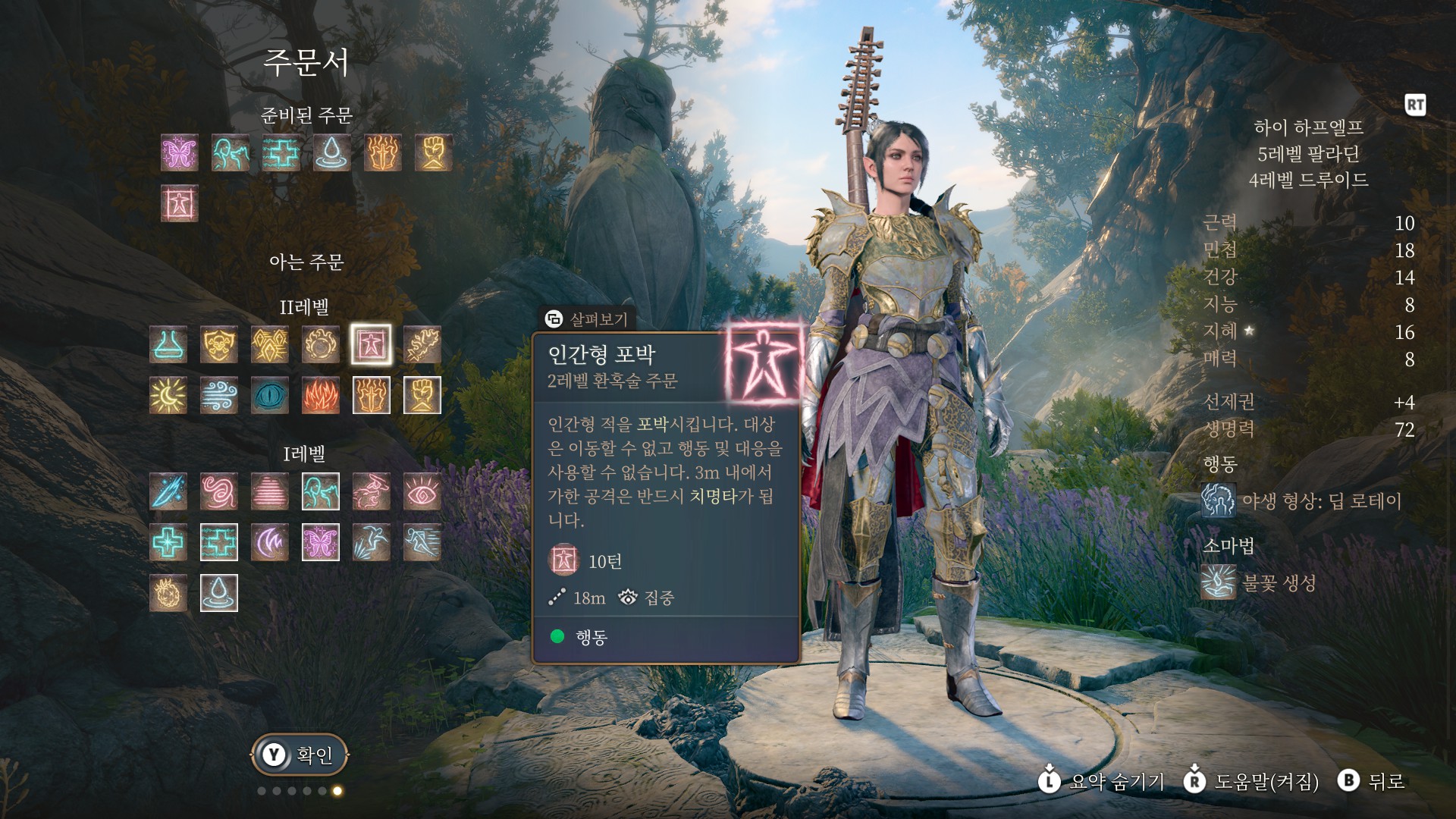
Task: Remove the prepared 인간형 포박 spell from prepared row
Action: point(180,203)
